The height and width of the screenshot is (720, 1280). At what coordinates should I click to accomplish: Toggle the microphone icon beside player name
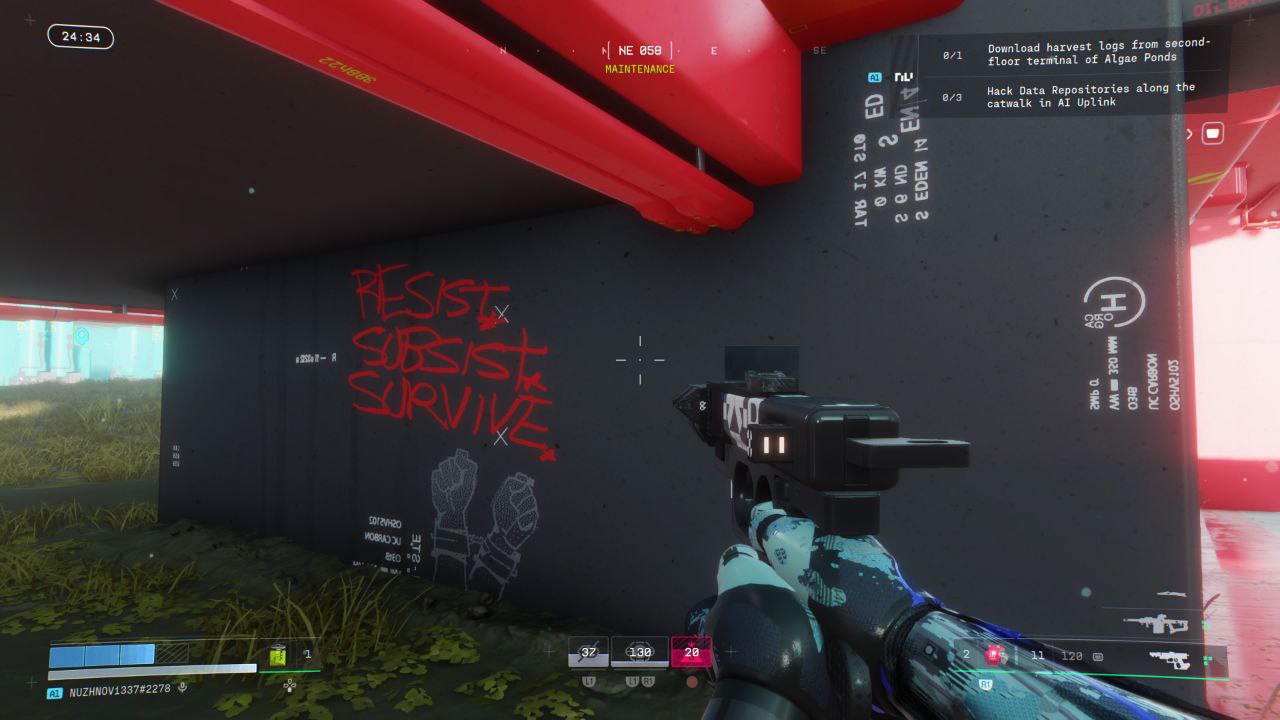tap(182, 688)
